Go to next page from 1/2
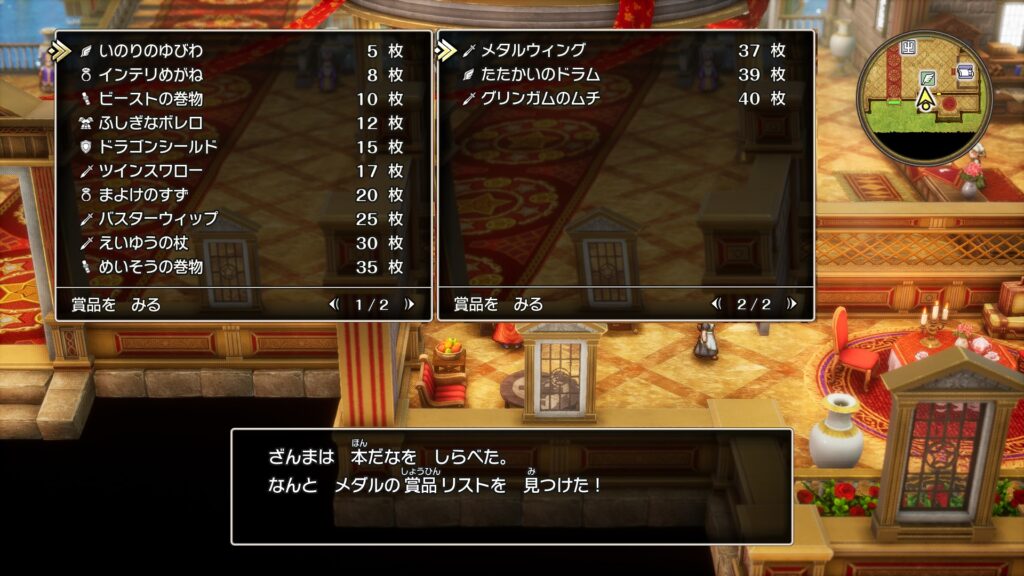Screen dimensions: 1024x576 [x=409, y=305]
